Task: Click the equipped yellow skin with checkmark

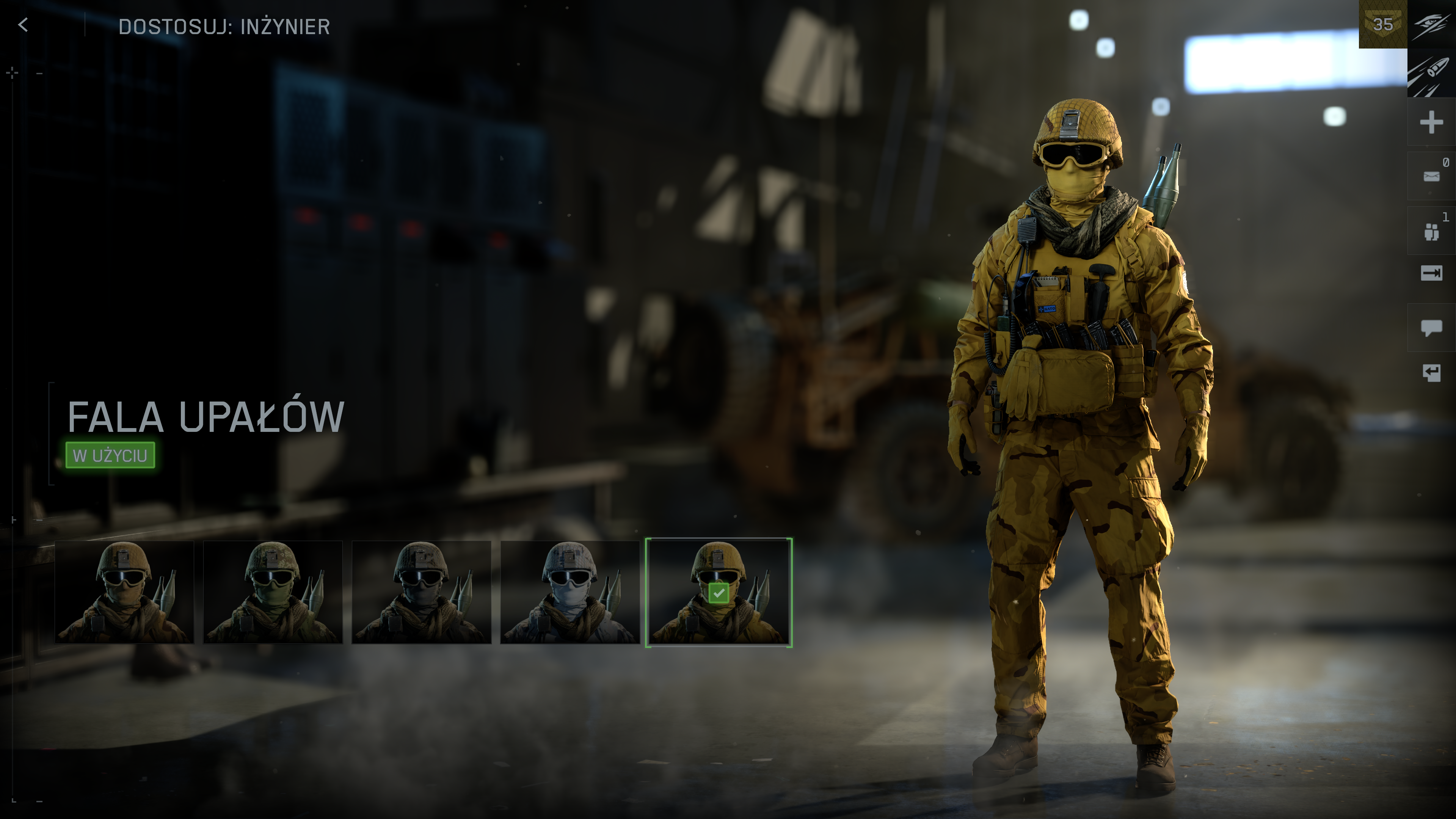Action: 719,592
